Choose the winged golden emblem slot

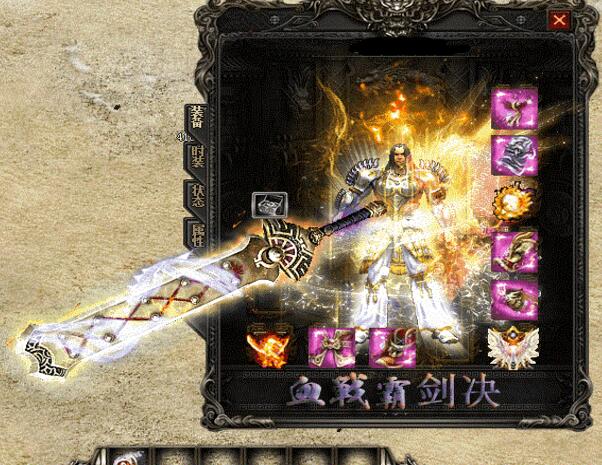click(x=515, y=346)
